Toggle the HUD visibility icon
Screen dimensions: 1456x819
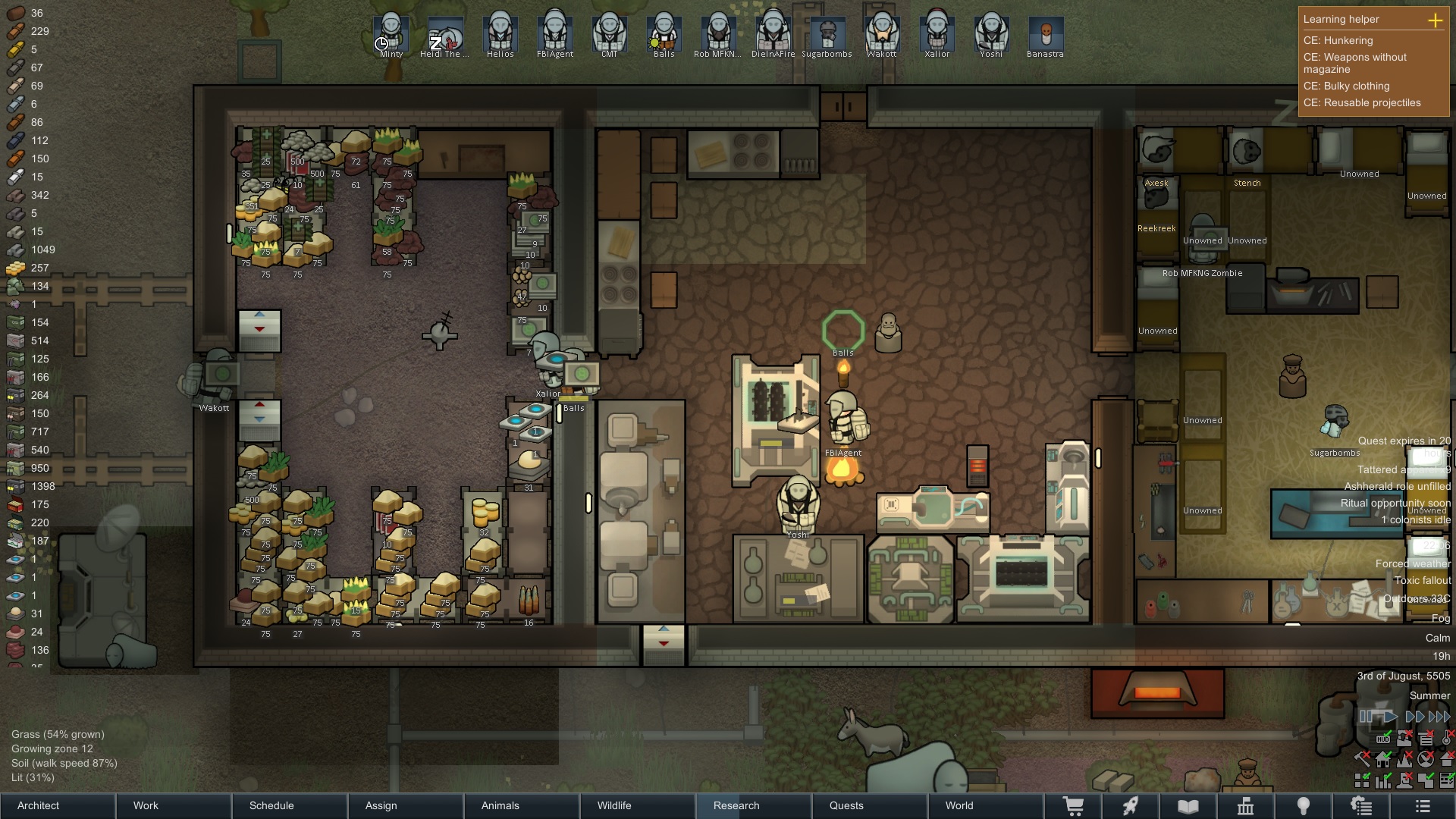pos(1383,738)
